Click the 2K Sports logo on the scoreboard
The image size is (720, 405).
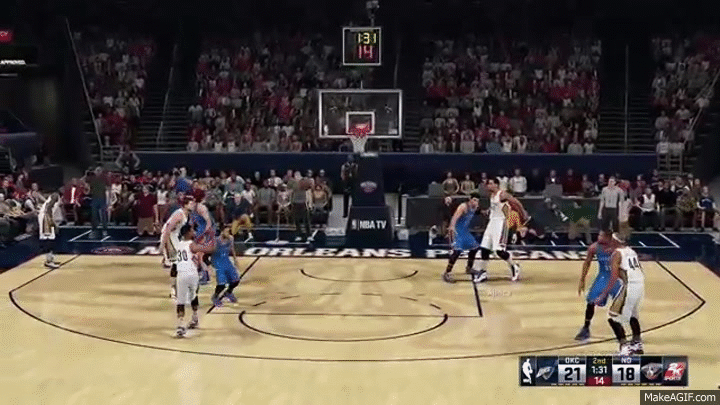point(676,371)
